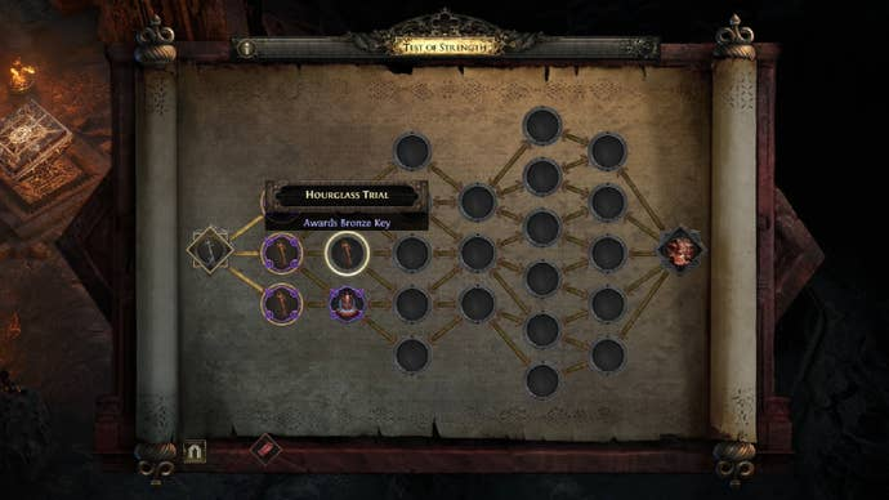Viewport: 889px width, 500px height.
Task: Choose the final boss node on the map
Action: click(x=678, y=250)
